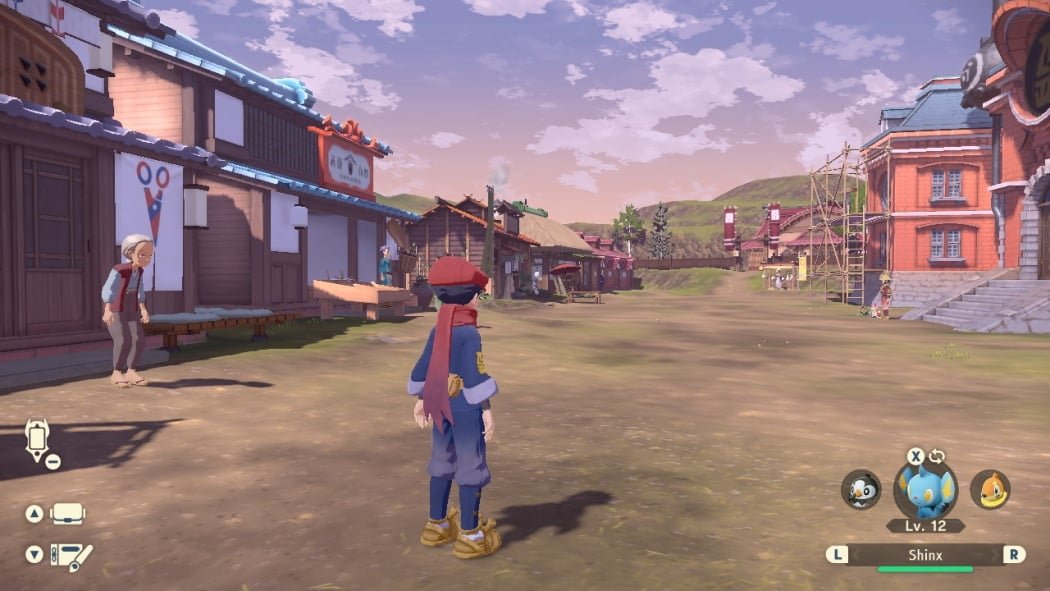Select the Buizel party portrait
This screenshot has width=1050, height=591.
(990, 490)
